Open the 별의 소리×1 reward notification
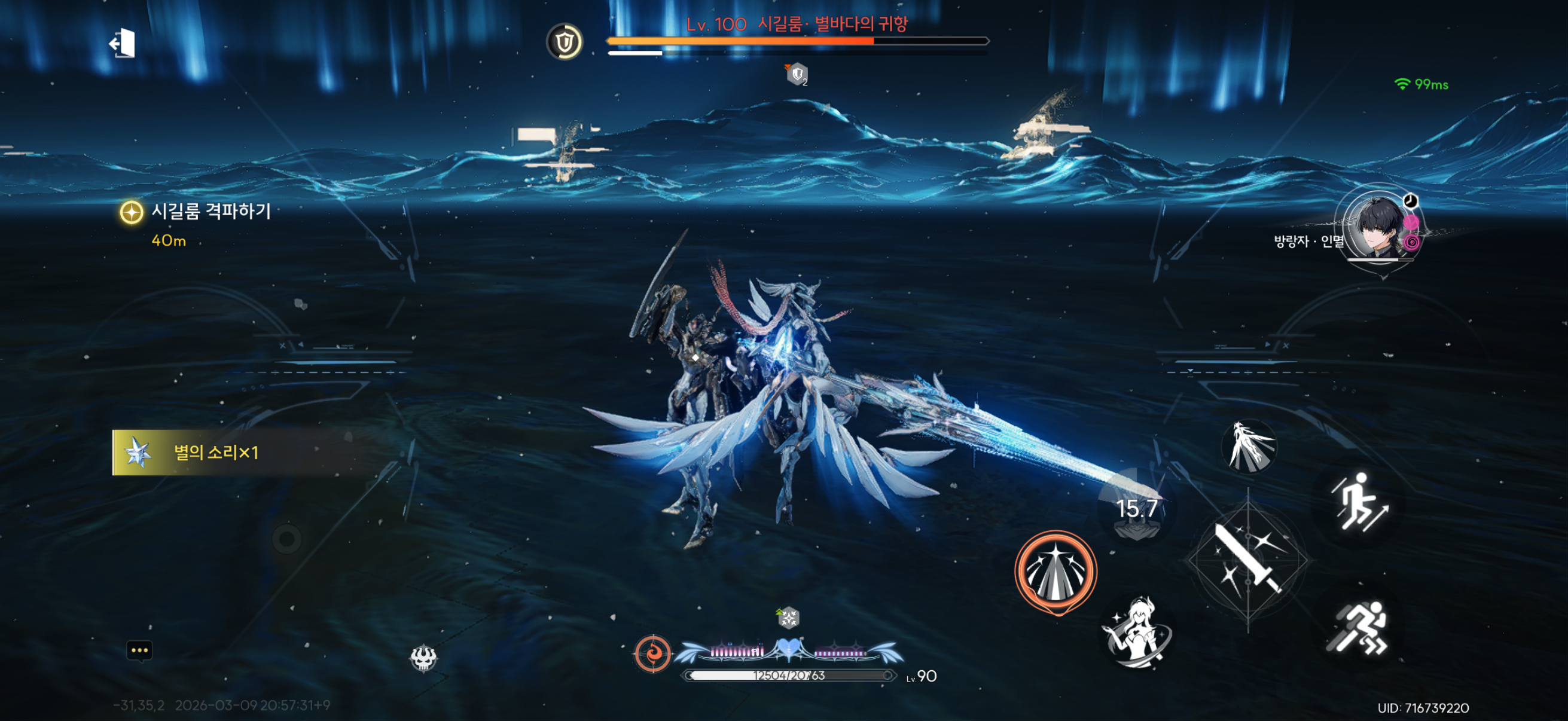The image size is (1568, 721). [216, 452]
